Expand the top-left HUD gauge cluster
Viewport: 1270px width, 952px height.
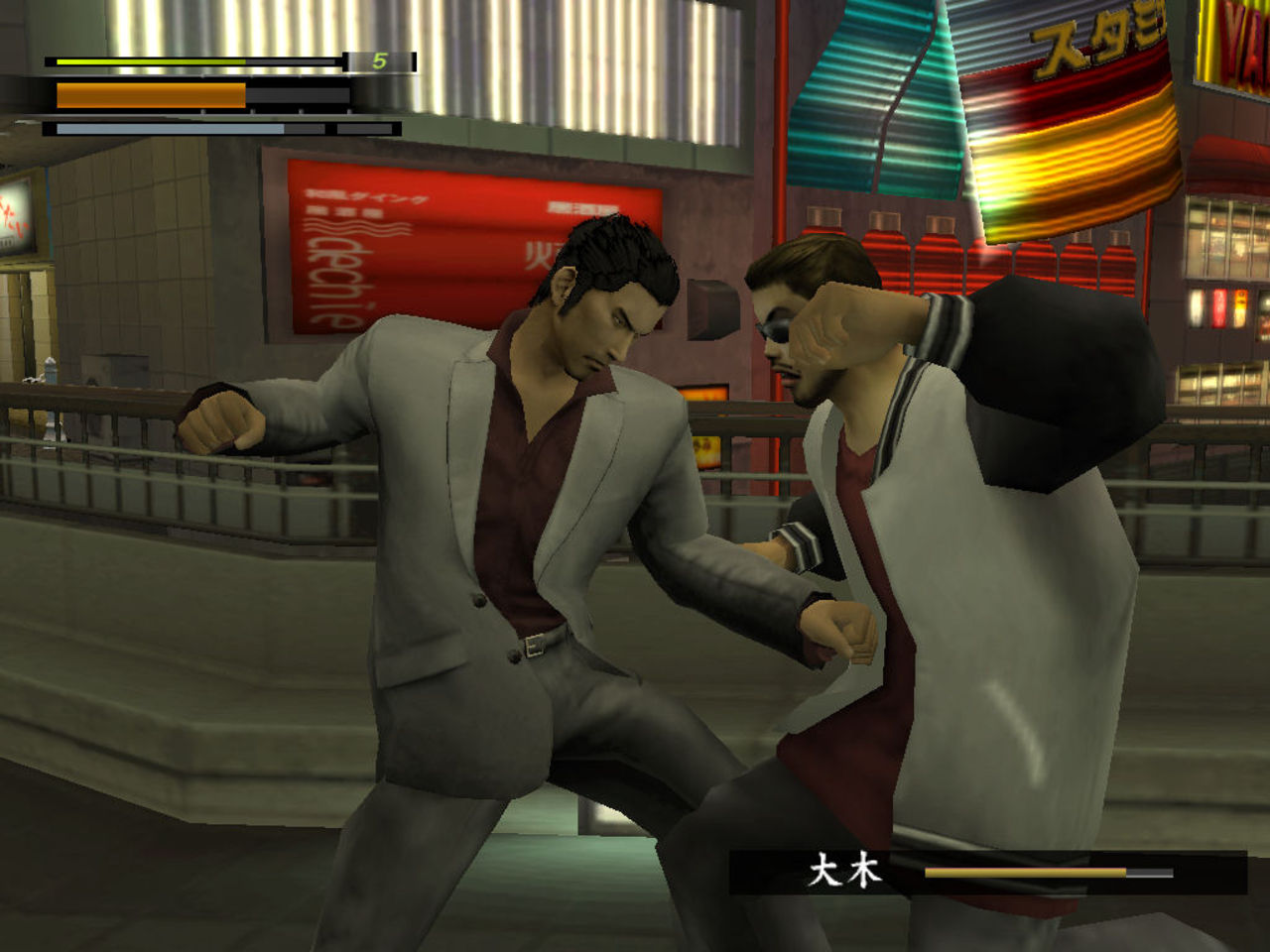tap(198, 94)
